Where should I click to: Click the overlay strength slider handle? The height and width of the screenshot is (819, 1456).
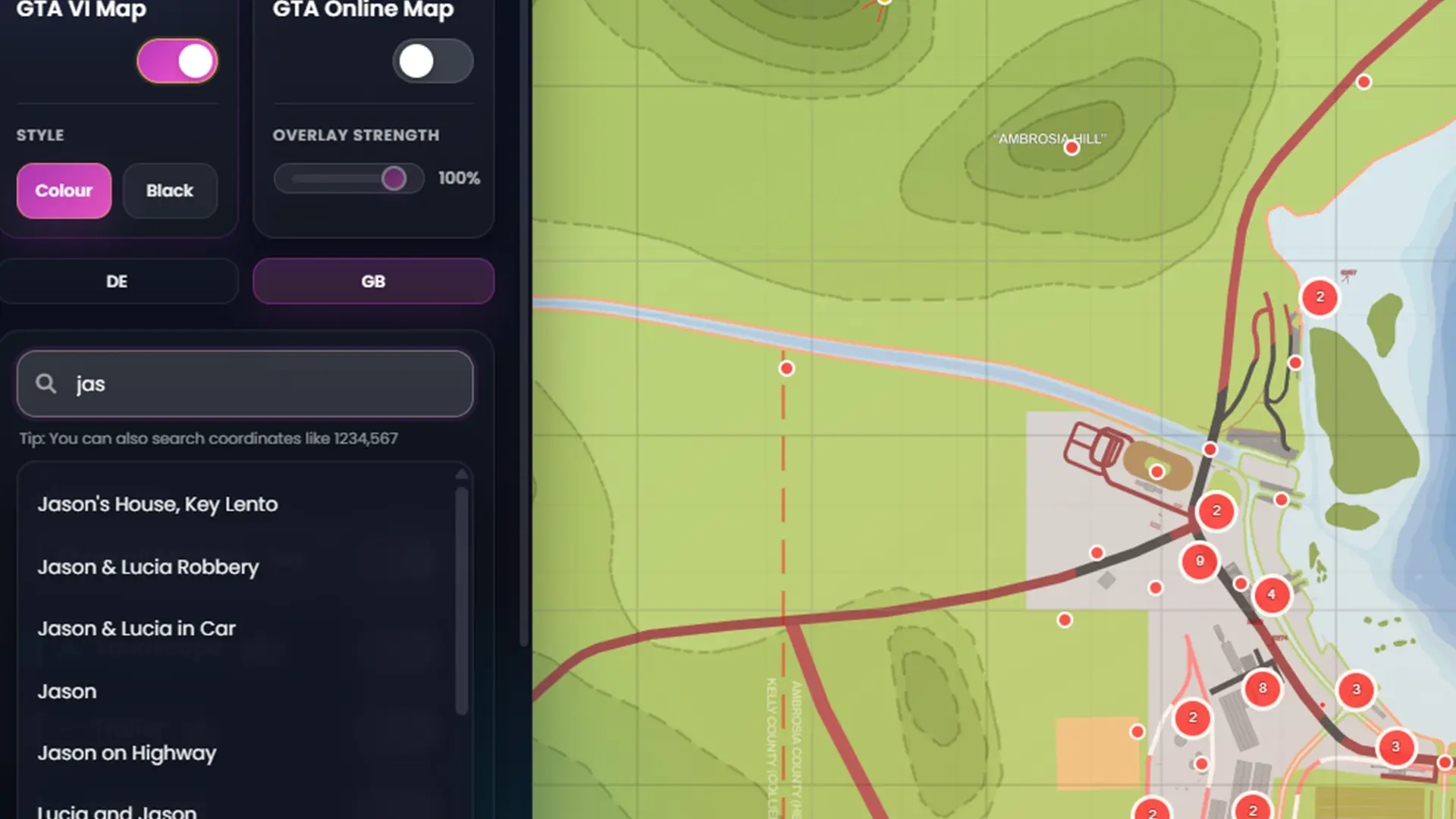pyautogui.click(x=394, y=179)
